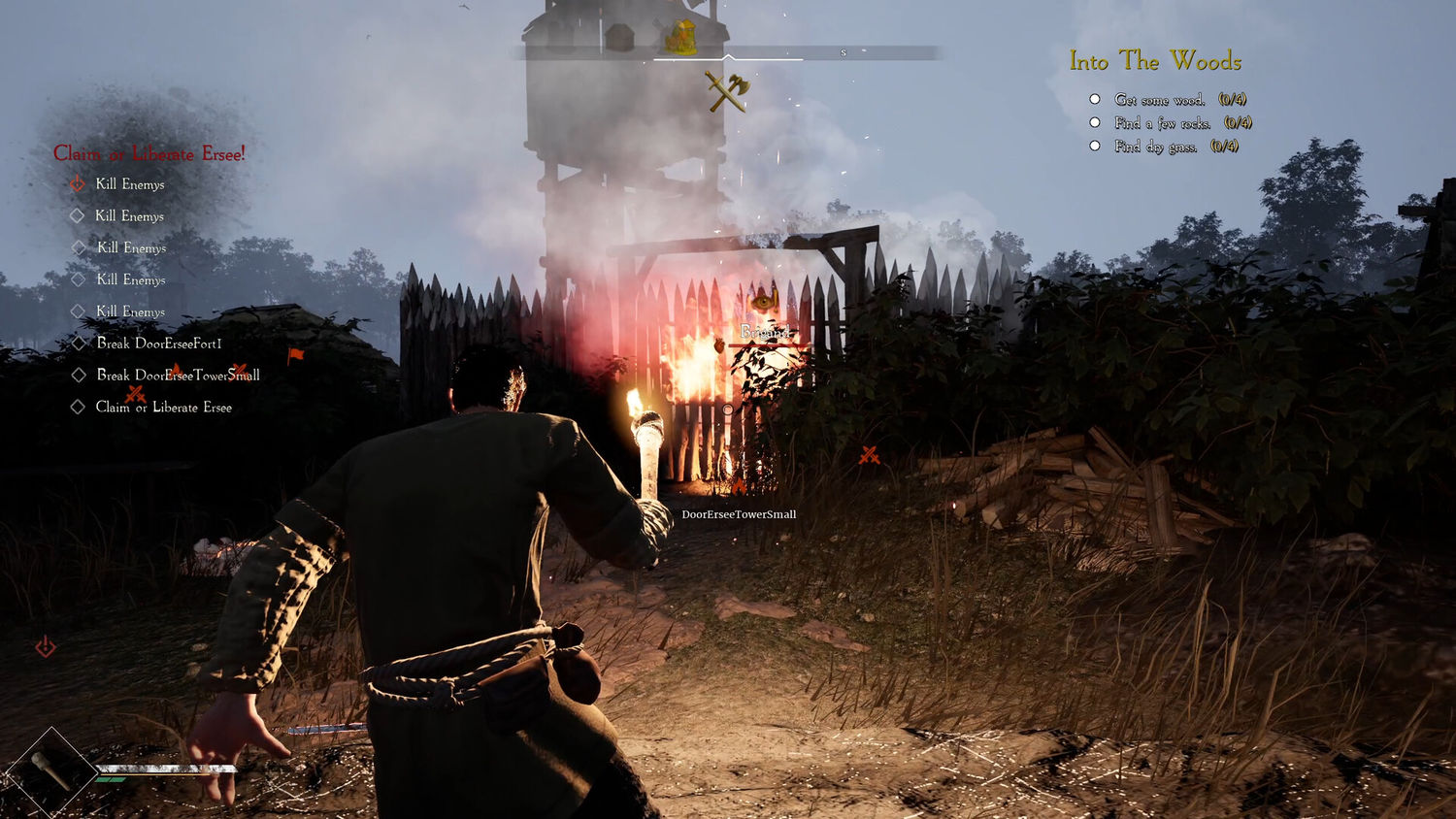The width and height of the screenshot is (1456, 819).
Task: Select the Find dry grass objective
Action: (x=1155, y=147)
